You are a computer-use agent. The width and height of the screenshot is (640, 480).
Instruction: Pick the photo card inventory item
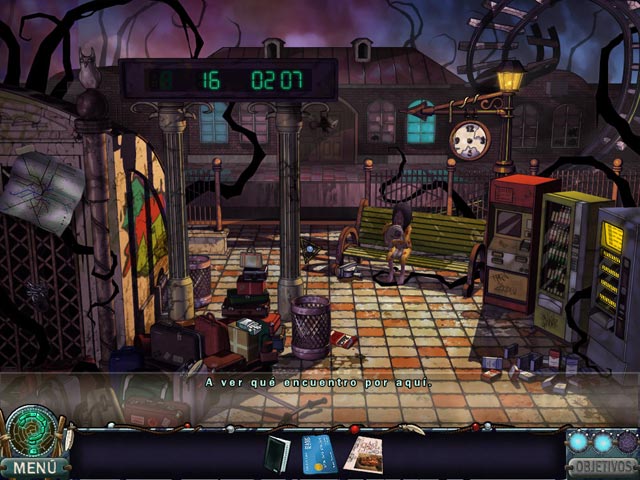pyautogui.click(x=362, y=453)
